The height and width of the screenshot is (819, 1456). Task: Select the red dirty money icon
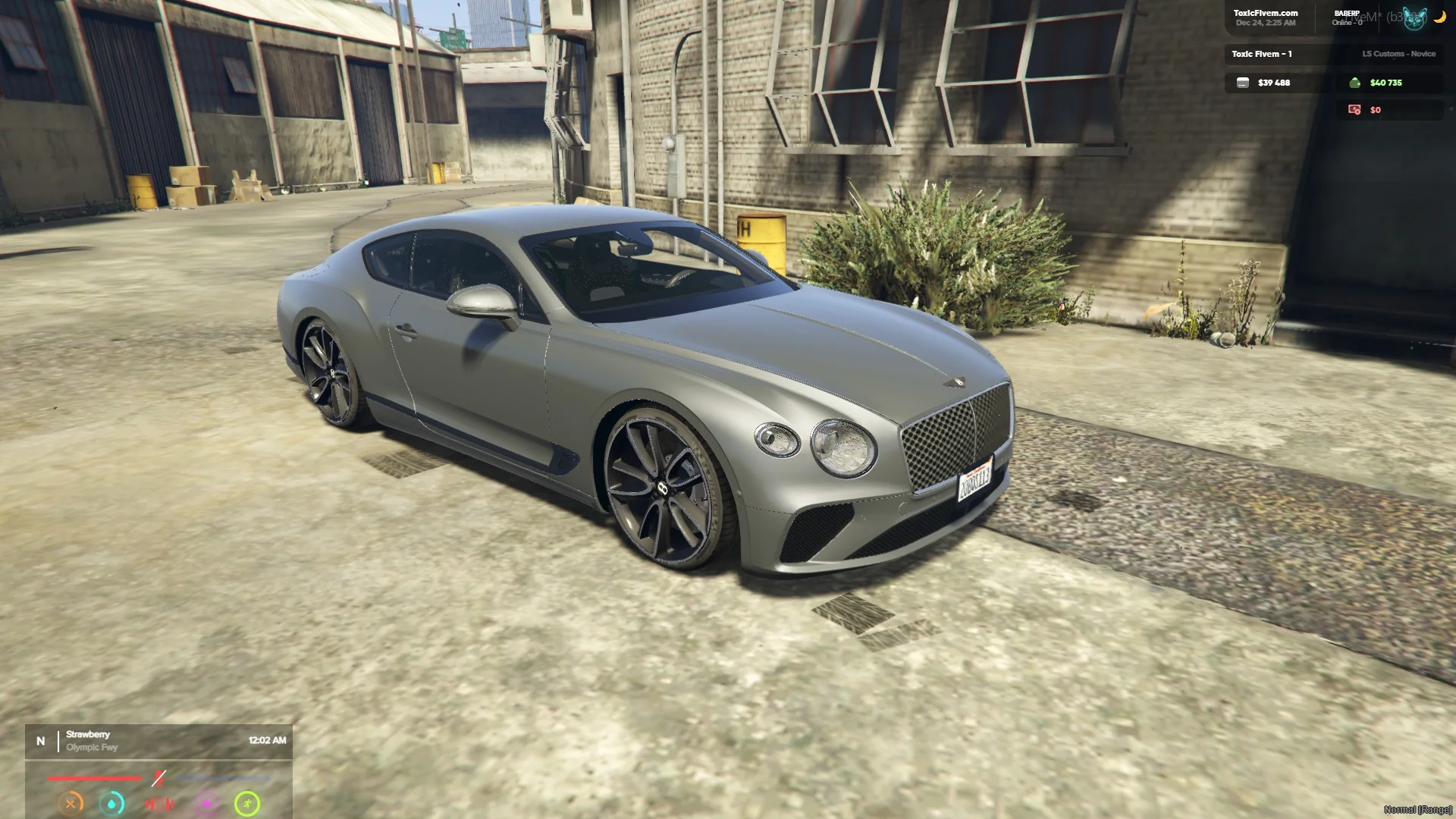click(1354, 110)
